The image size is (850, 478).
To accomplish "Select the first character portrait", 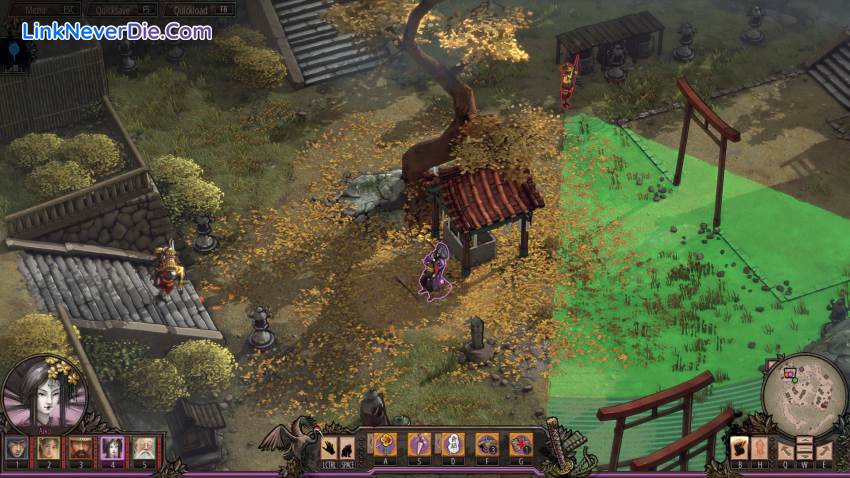I will click(17, 448).
